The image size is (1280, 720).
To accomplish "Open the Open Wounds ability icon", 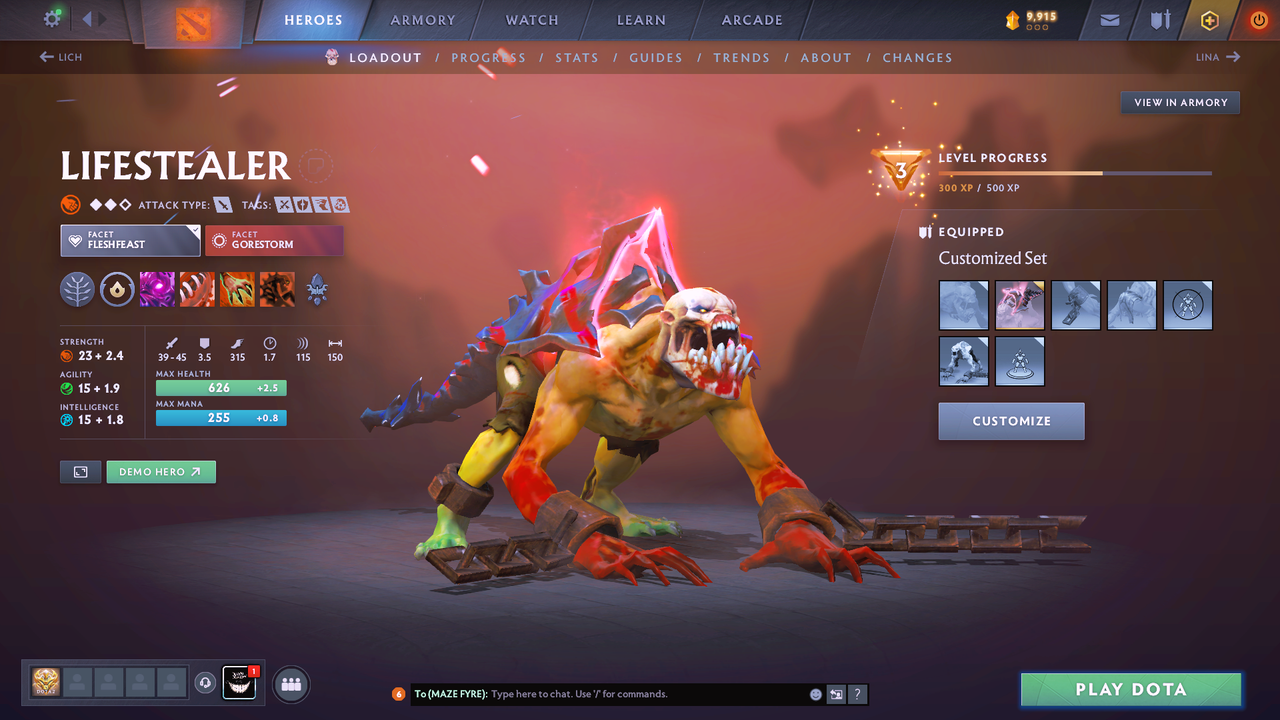I will click(x=237, y=289).
